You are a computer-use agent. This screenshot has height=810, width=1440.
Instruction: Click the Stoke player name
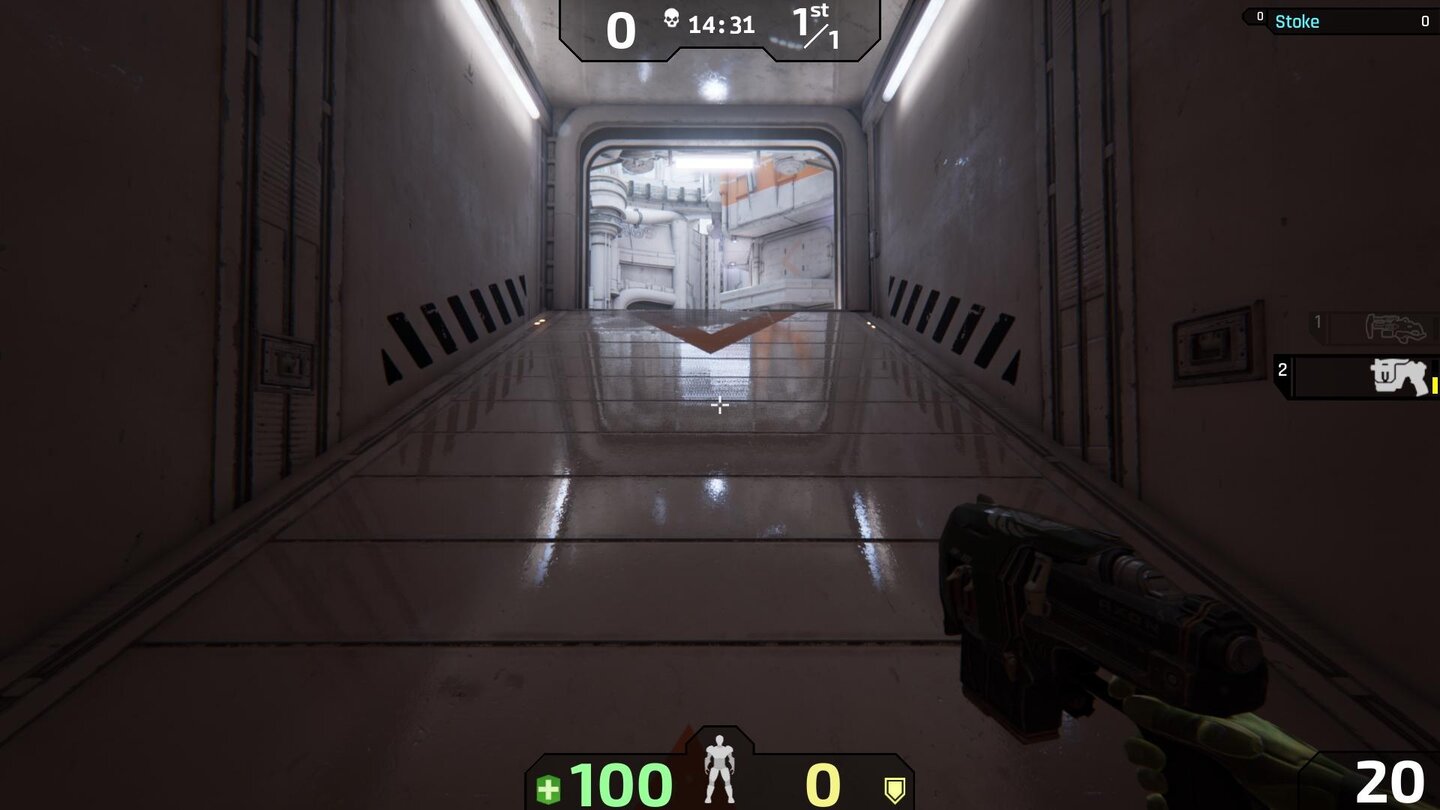click(x=1297, y=20)
